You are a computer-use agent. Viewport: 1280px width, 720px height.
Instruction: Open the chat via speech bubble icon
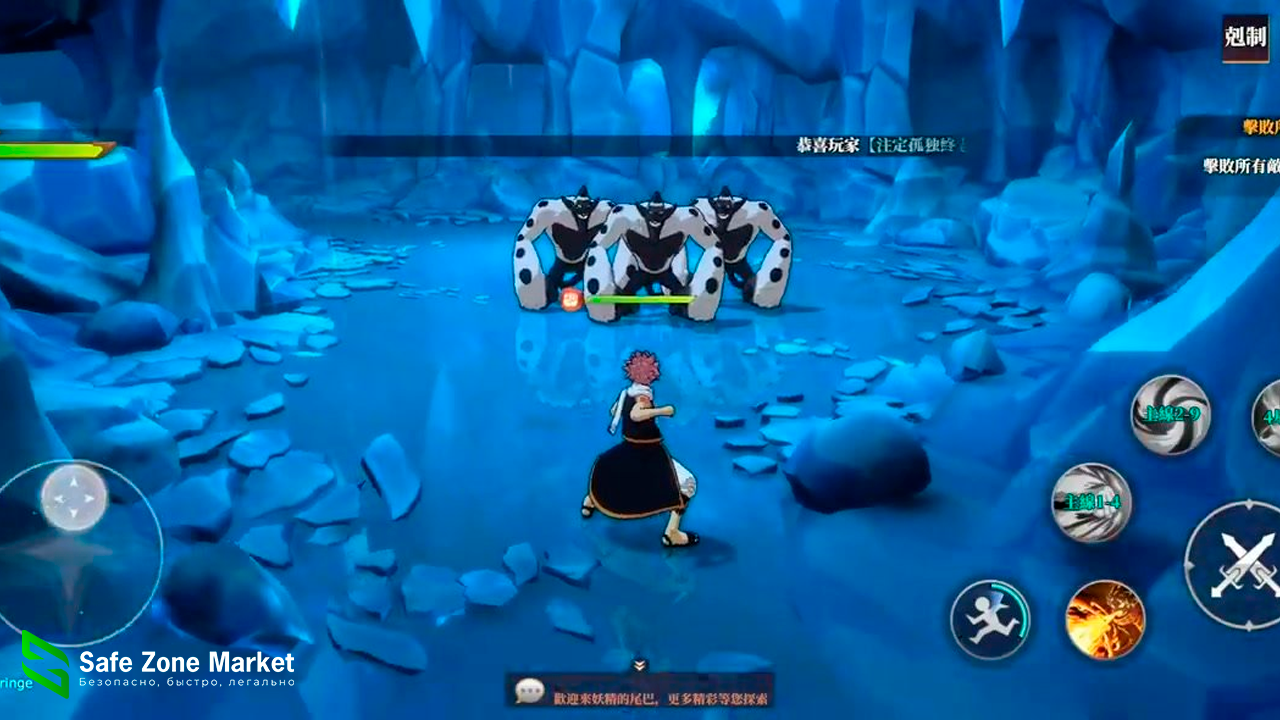coord(530,691)
